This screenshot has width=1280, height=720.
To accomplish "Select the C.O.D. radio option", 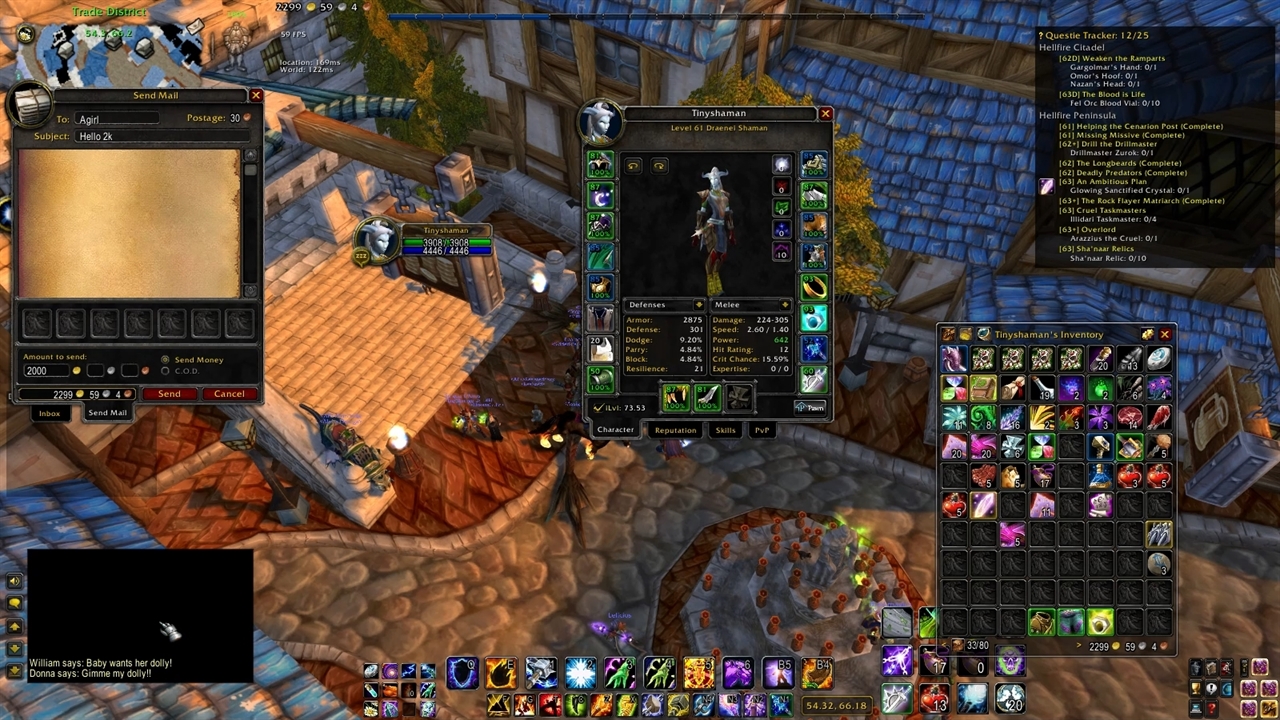I will [x=166, y=371].
